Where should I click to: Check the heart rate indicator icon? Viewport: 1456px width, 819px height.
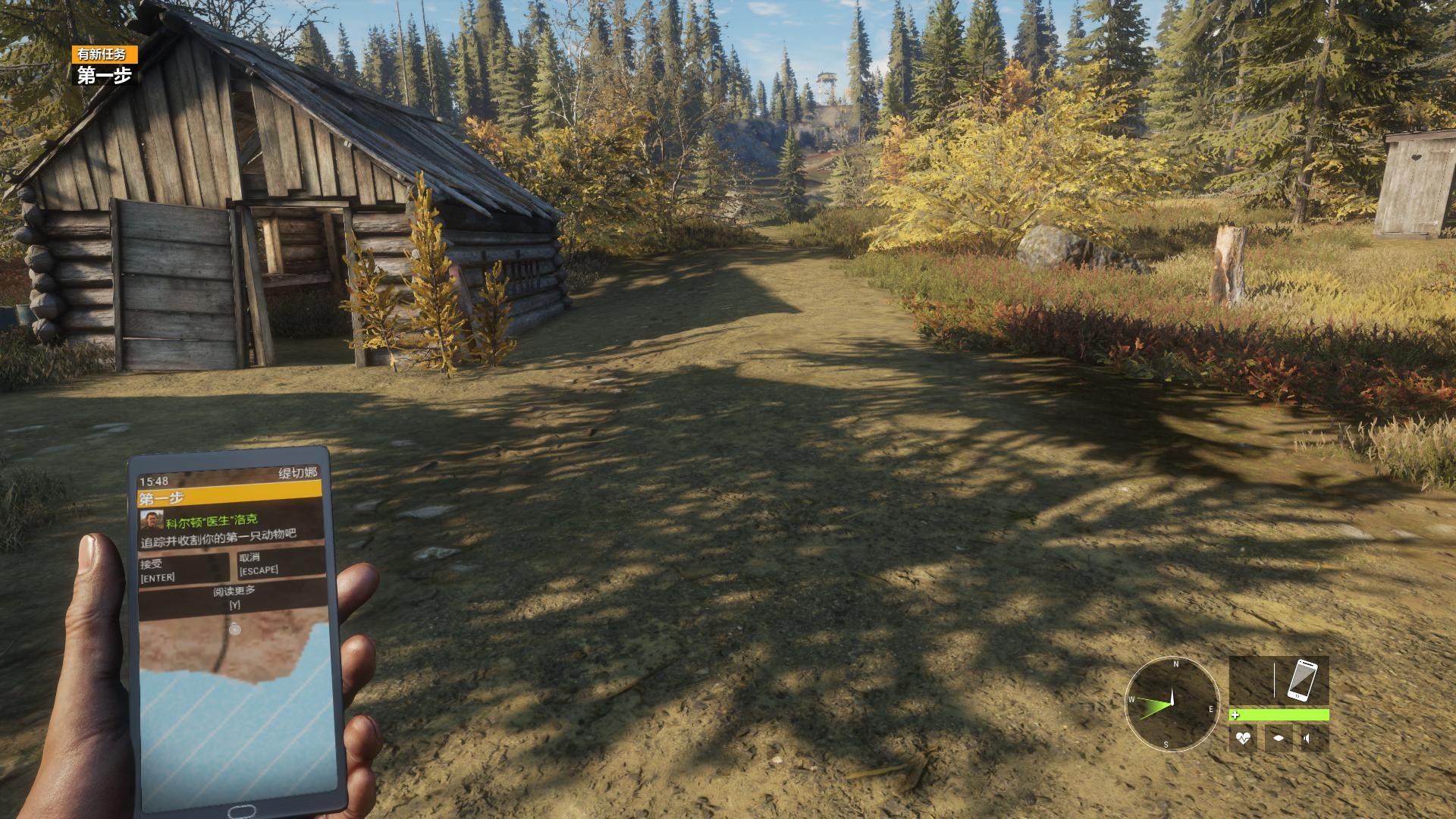coord(1242,738)
